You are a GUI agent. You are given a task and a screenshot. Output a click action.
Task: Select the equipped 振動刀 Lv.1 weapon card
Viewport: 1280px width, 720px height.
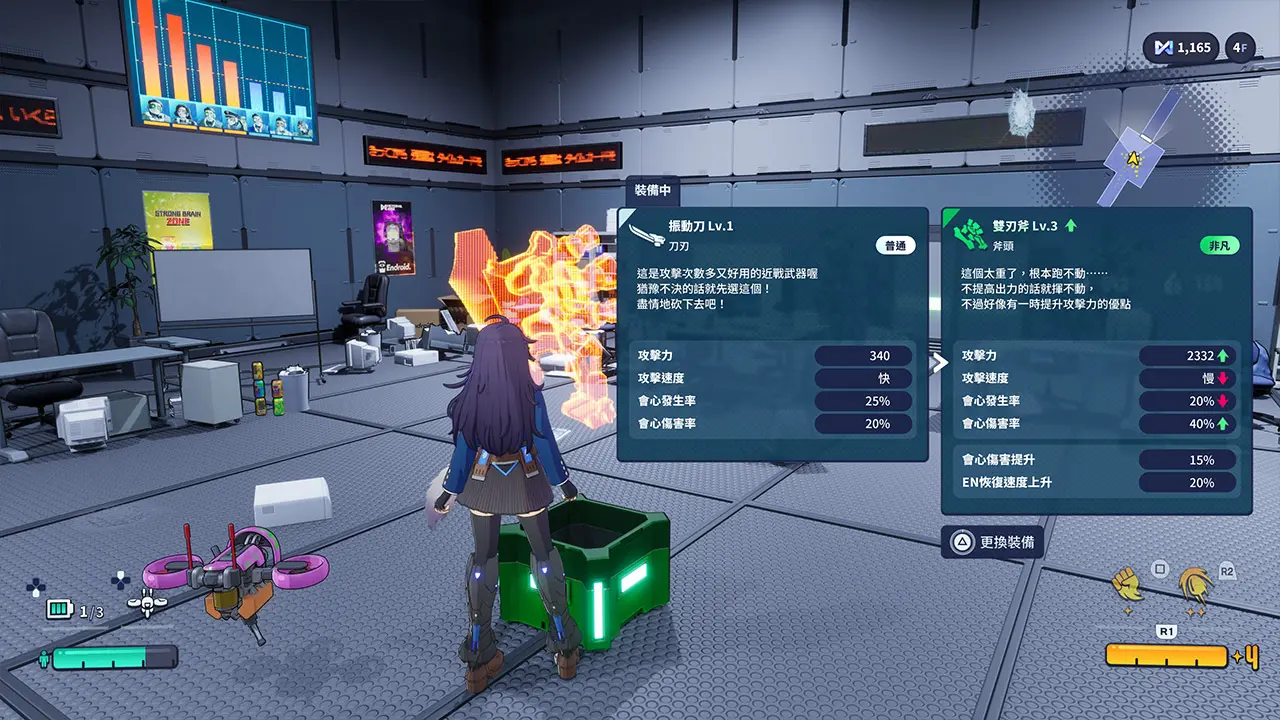pos(772,334)
